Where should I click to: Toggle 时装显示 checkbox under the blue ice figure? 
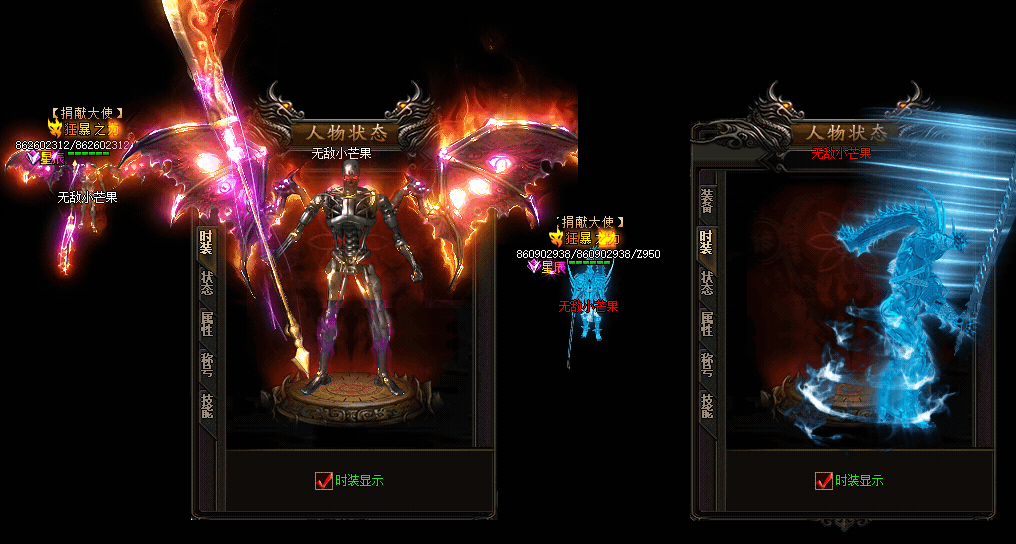[x=824, y=480]
